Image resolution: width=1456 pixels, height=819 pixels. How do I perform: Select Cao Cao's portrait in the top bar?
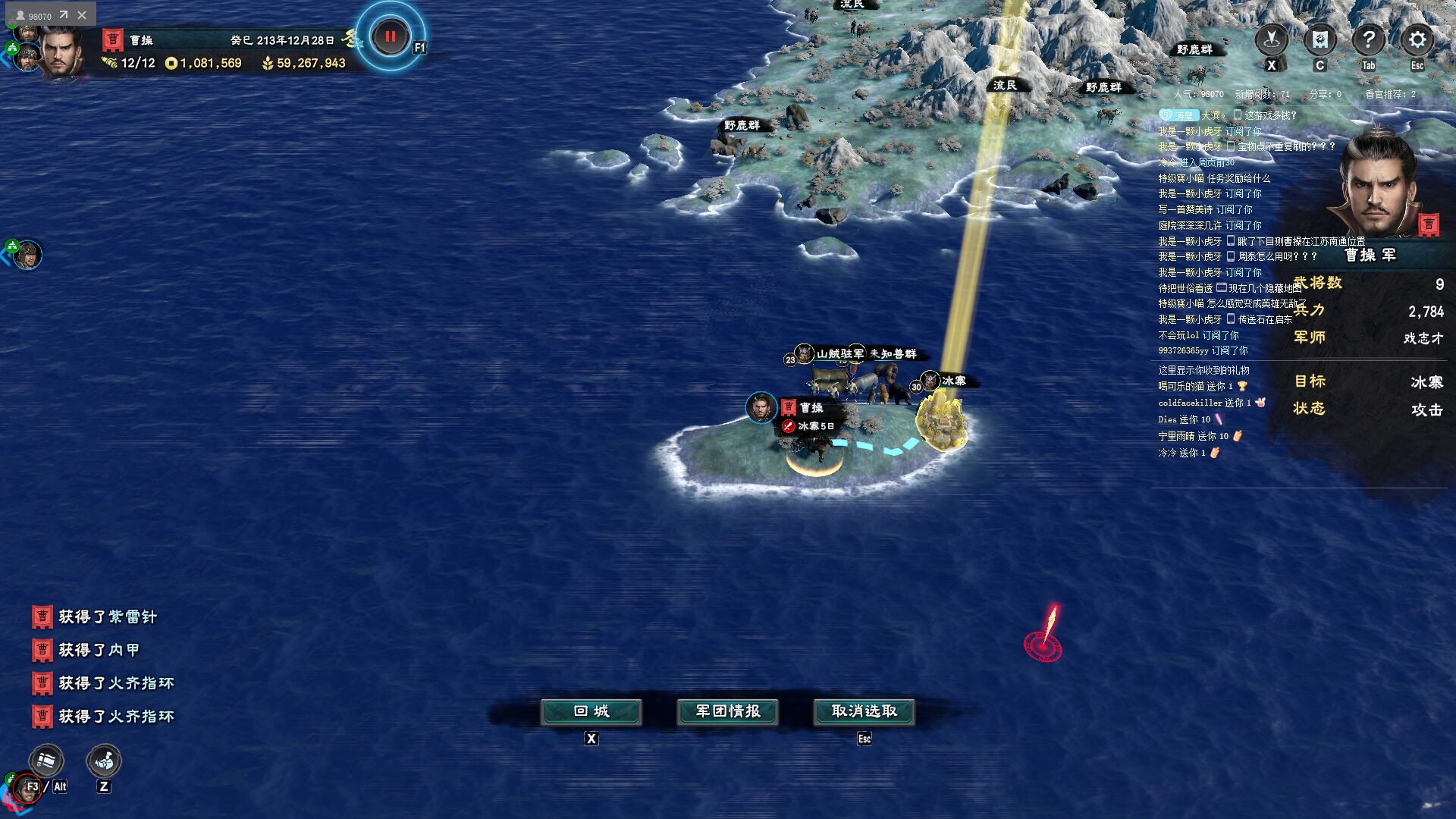click(x=62, y=50)
